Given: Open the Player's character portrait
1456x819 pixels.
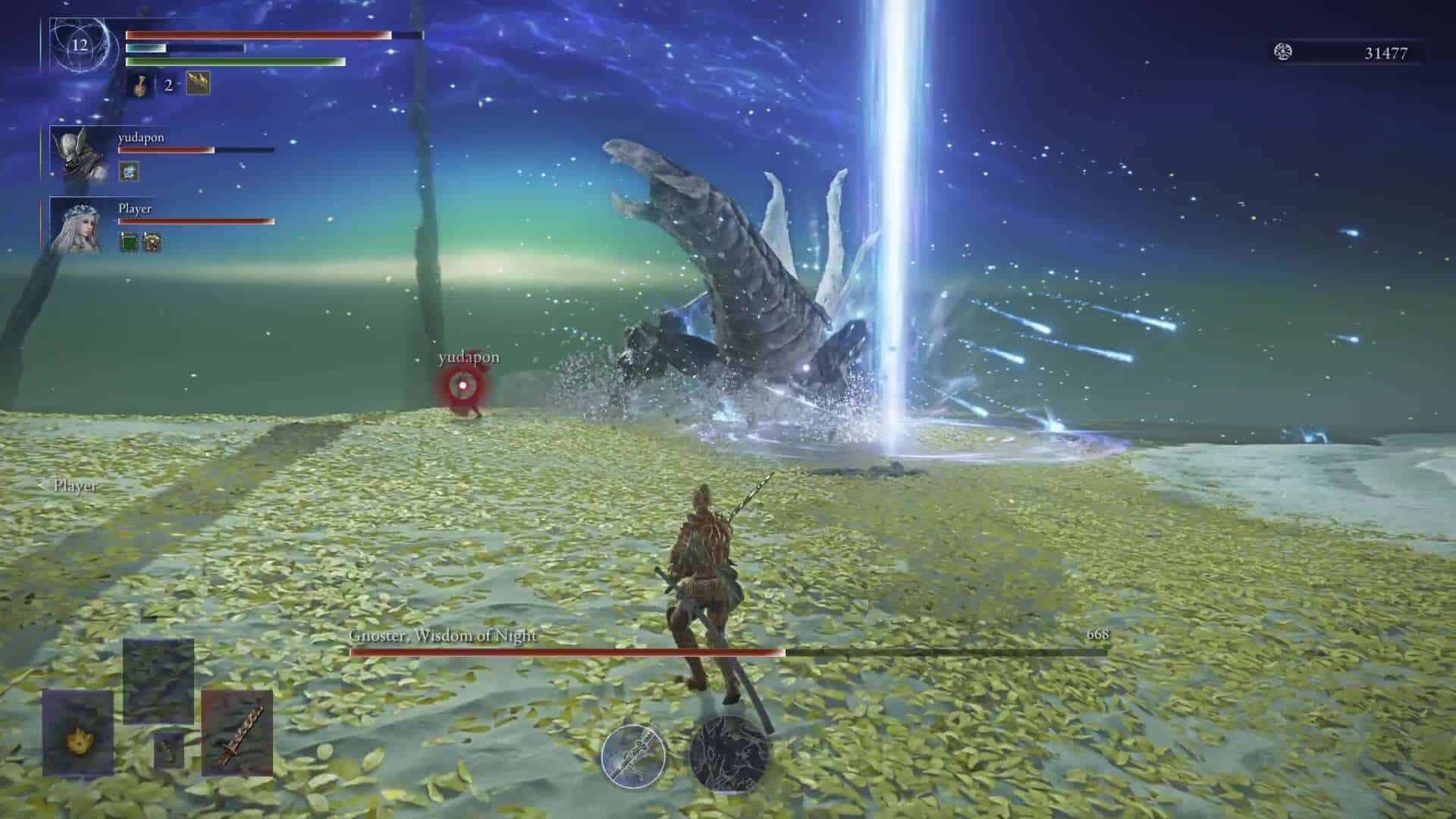Looking at the screenshot, I should pyautogui.click(x=80, y=227).
